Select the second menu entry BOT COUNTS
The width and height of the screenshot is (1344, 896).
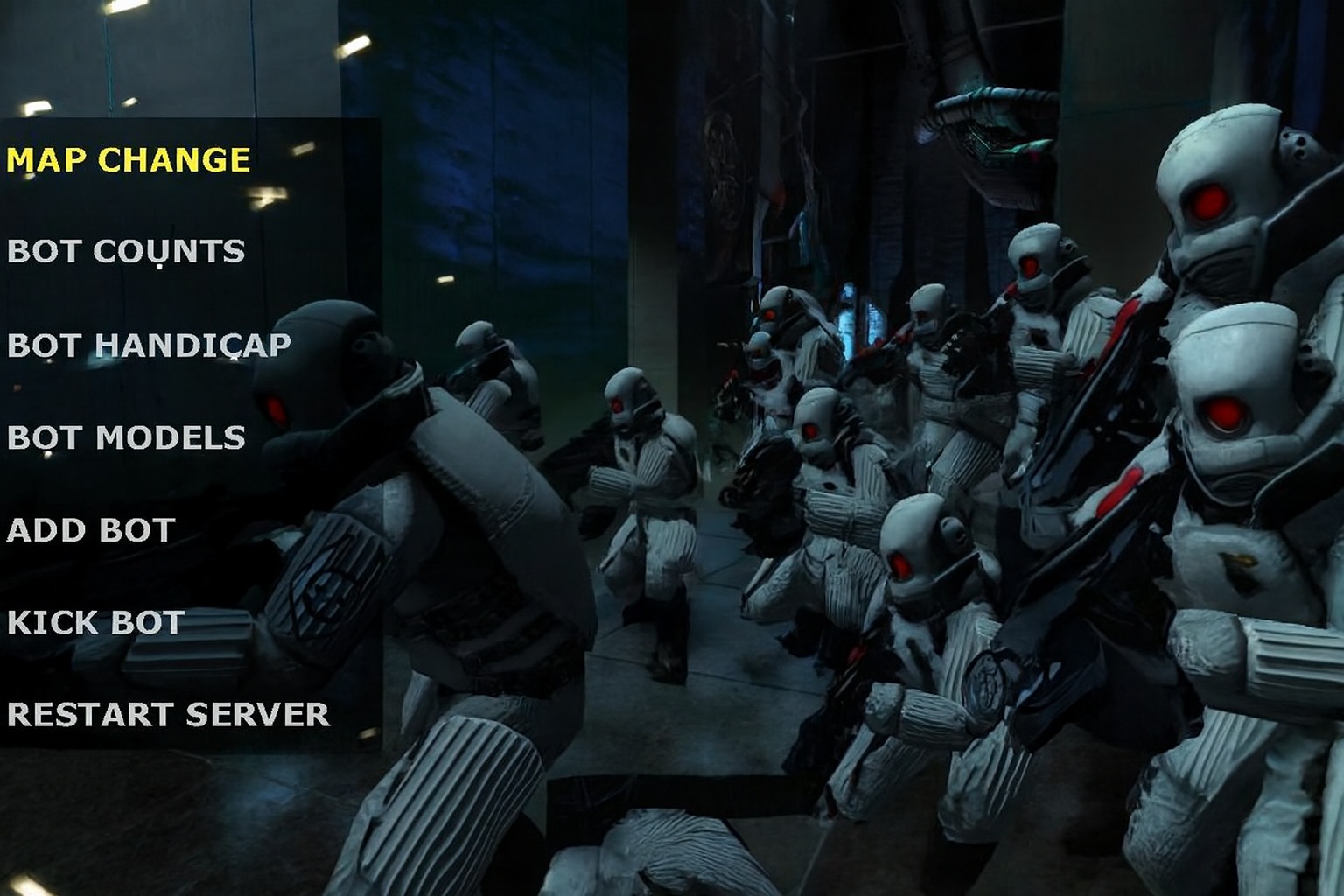tap(125, 251)
